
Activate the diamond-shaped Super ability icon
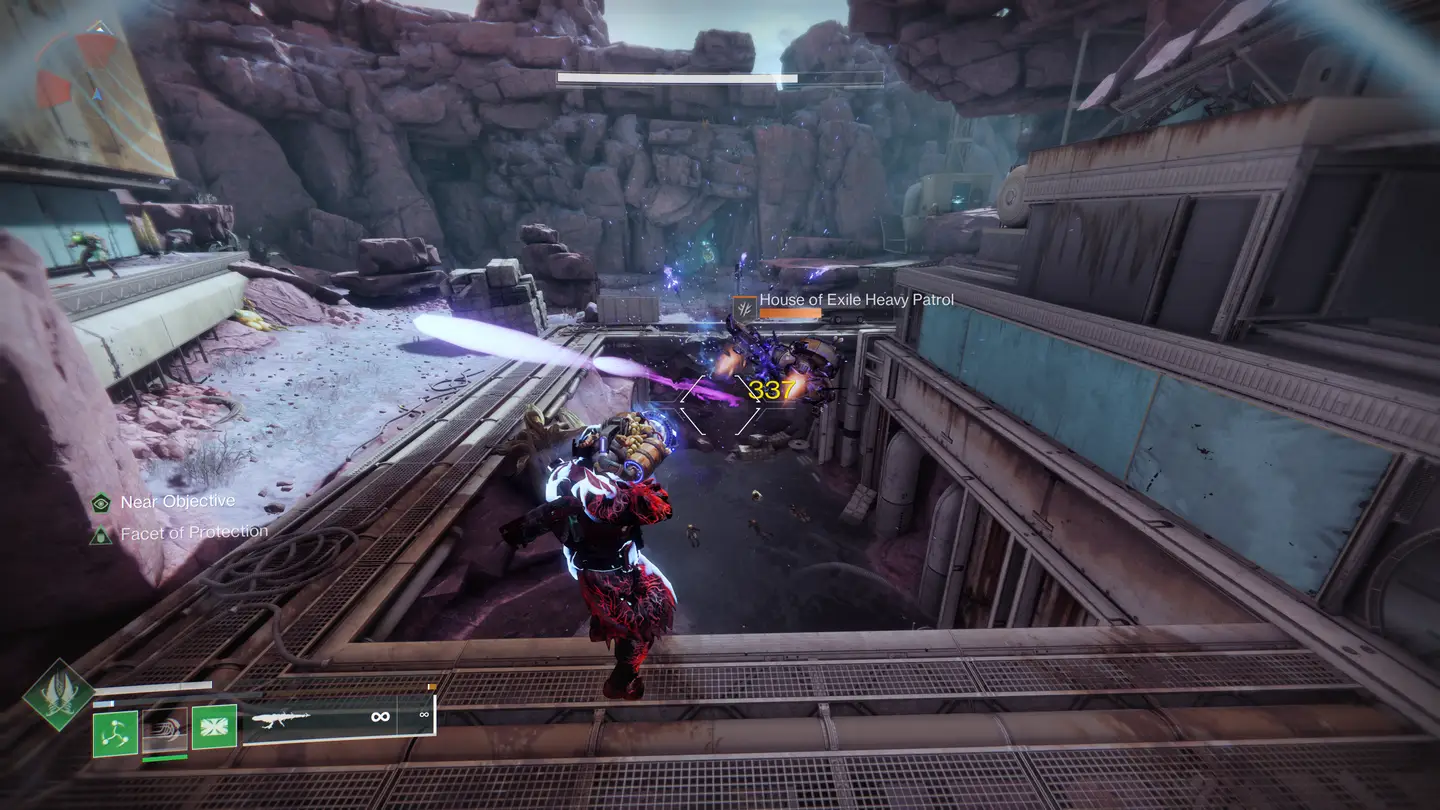click(x=59, y=694)
